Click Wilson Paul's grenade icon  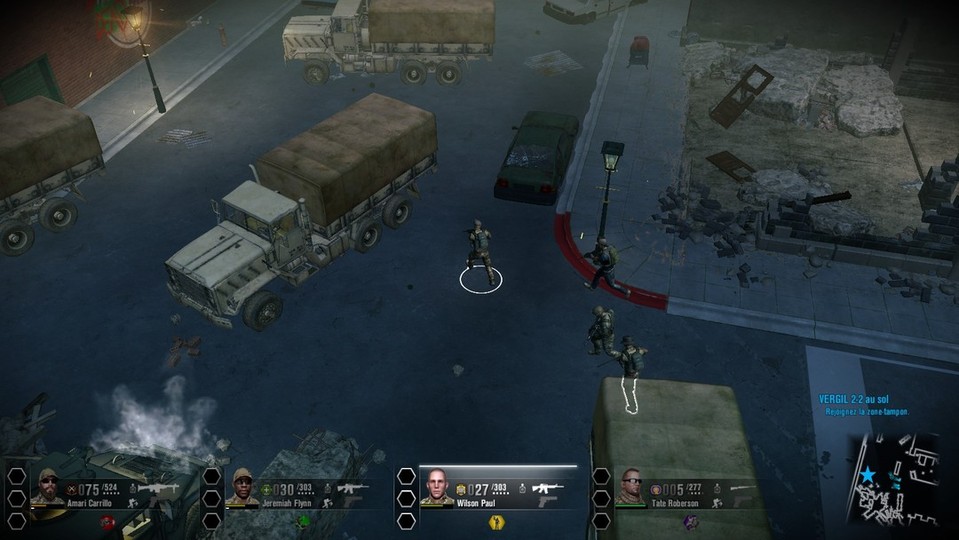[x=522, y=489]
